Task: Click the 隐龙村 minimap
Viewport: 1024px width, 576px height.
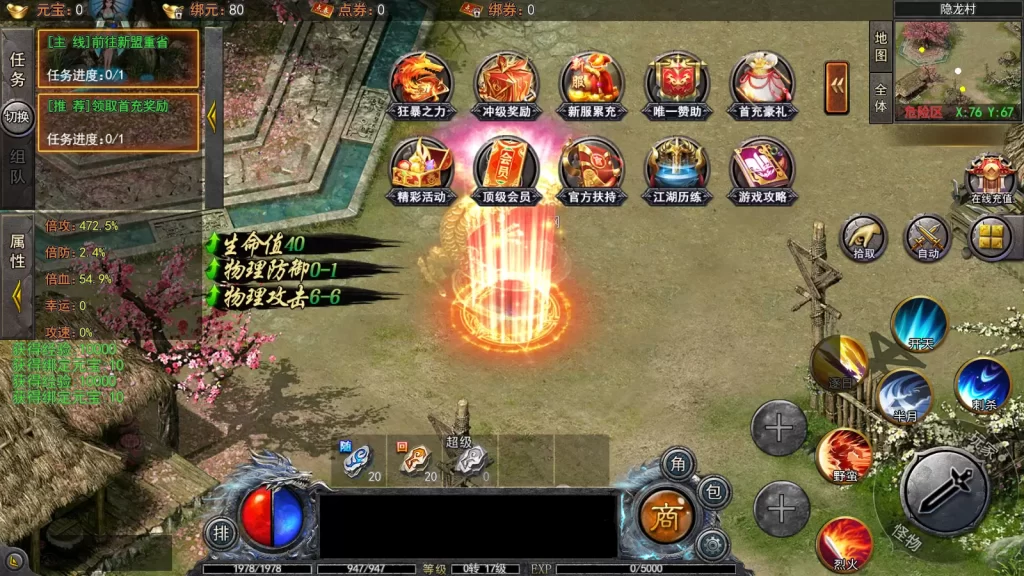Action: 957,62
